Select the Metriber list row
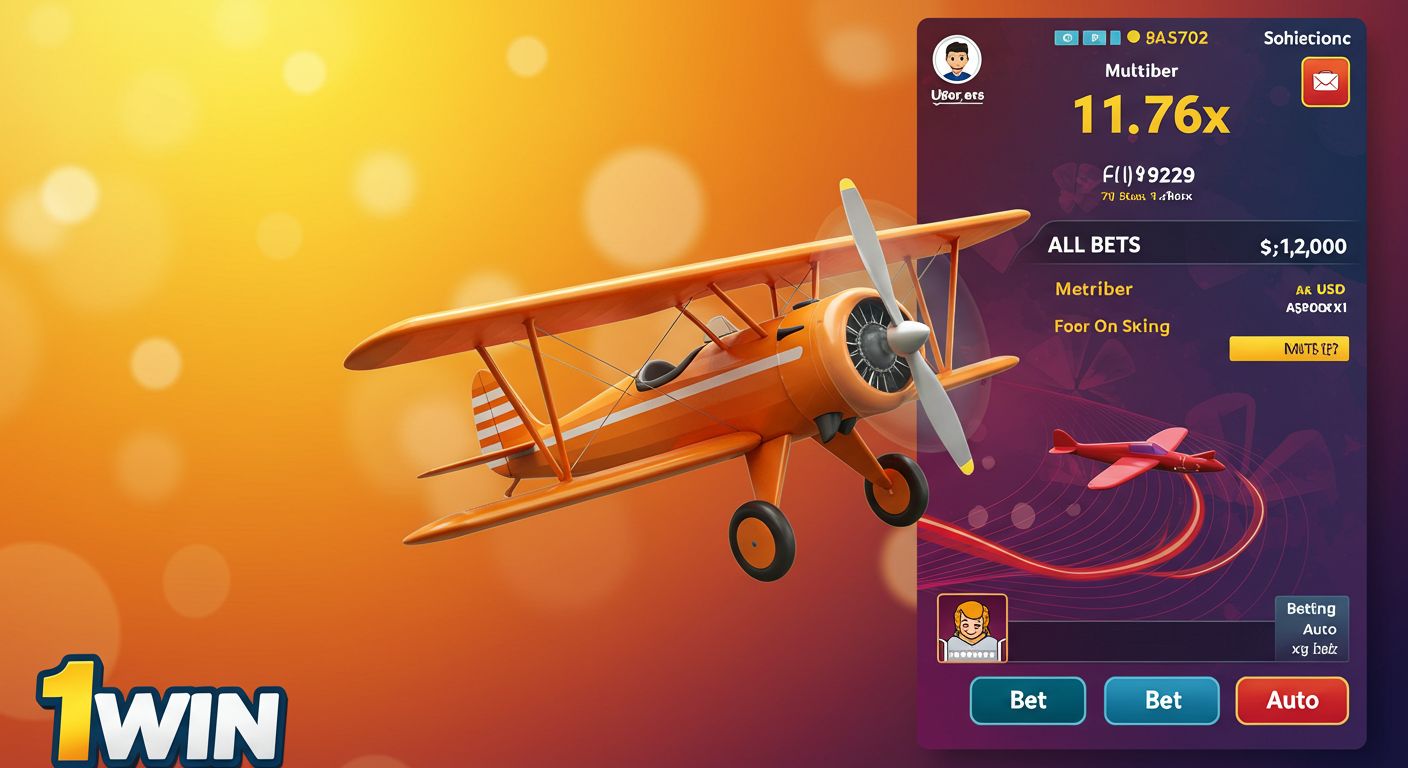The height and width of the screenshot is (768, 1408). tap(1094, 289)
